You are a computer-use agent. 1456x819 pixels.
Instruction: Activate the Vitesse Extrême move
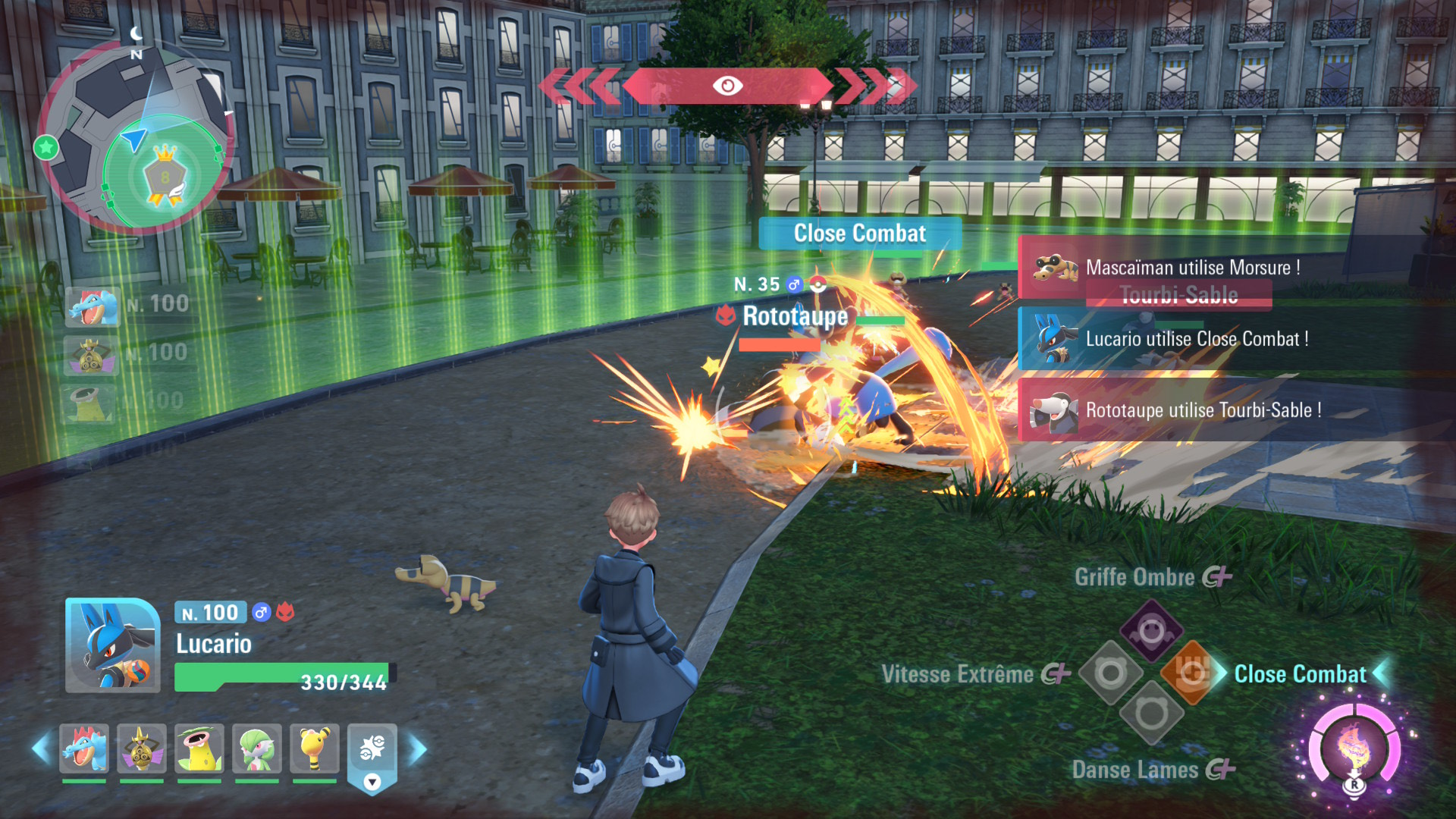[x=1110, y=673]
